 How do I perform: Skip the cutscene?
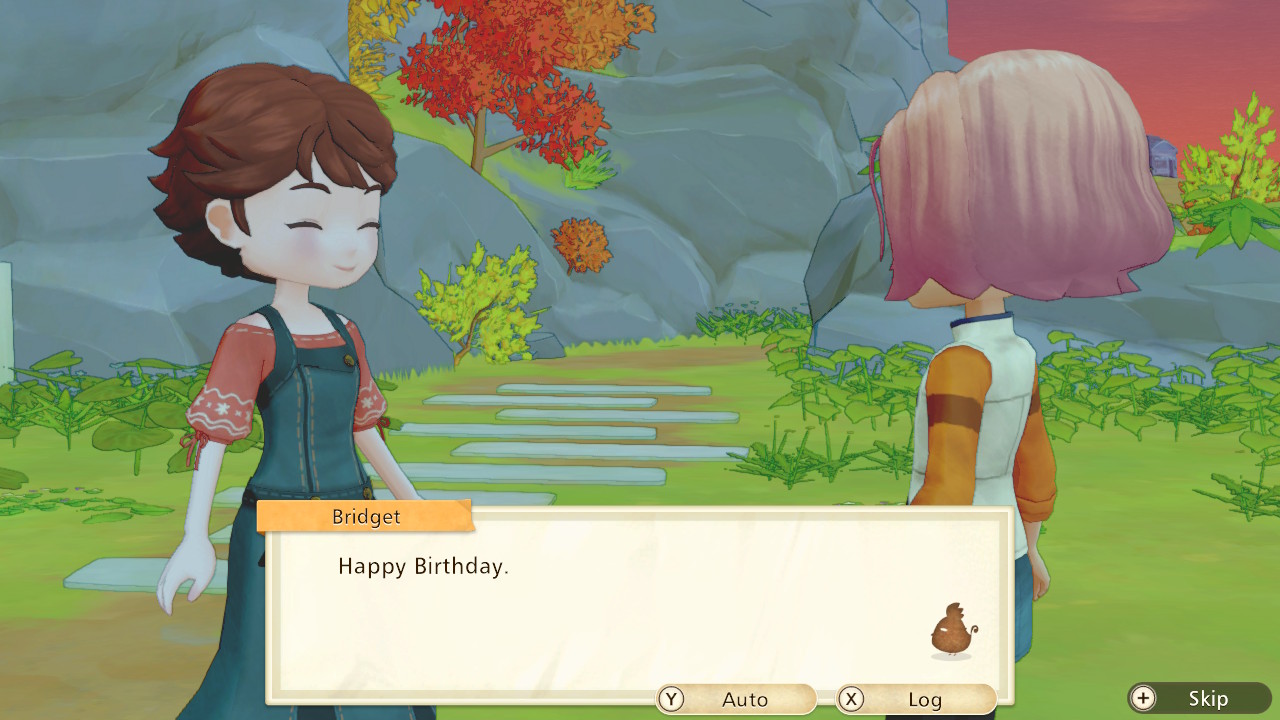(x=1199, y=698)
